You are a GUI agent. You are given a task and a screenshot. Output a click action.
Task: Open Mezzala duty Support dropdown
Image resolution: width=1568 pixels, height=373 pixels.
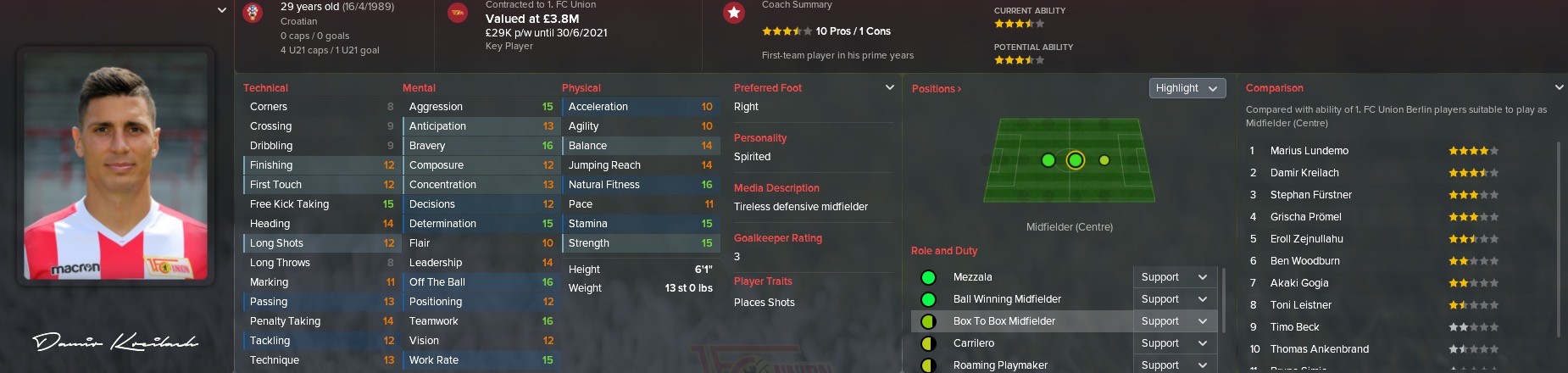pyautogui.click(x=1174, y=277)
